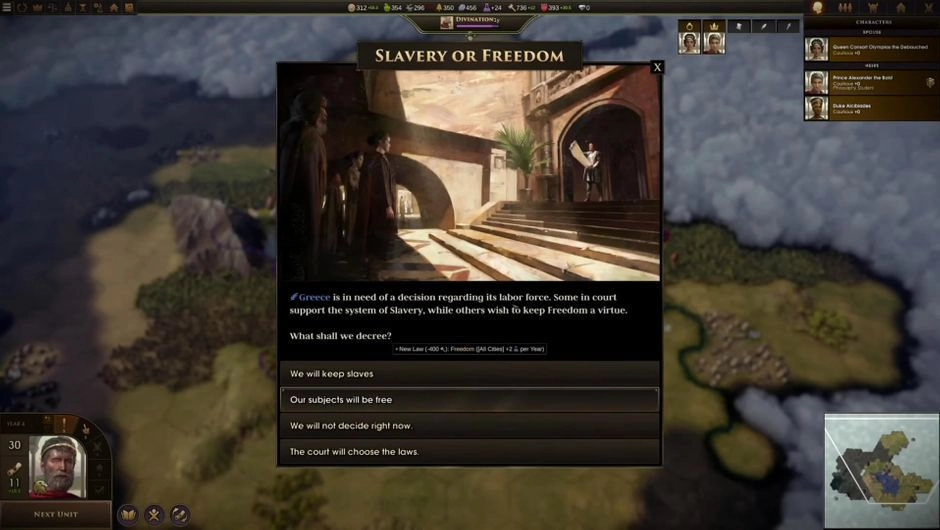Open the head-profile Characters panel tab
The width and height of the screenshot is (940, 530).
pyautogui.click(x=819, y=8)
